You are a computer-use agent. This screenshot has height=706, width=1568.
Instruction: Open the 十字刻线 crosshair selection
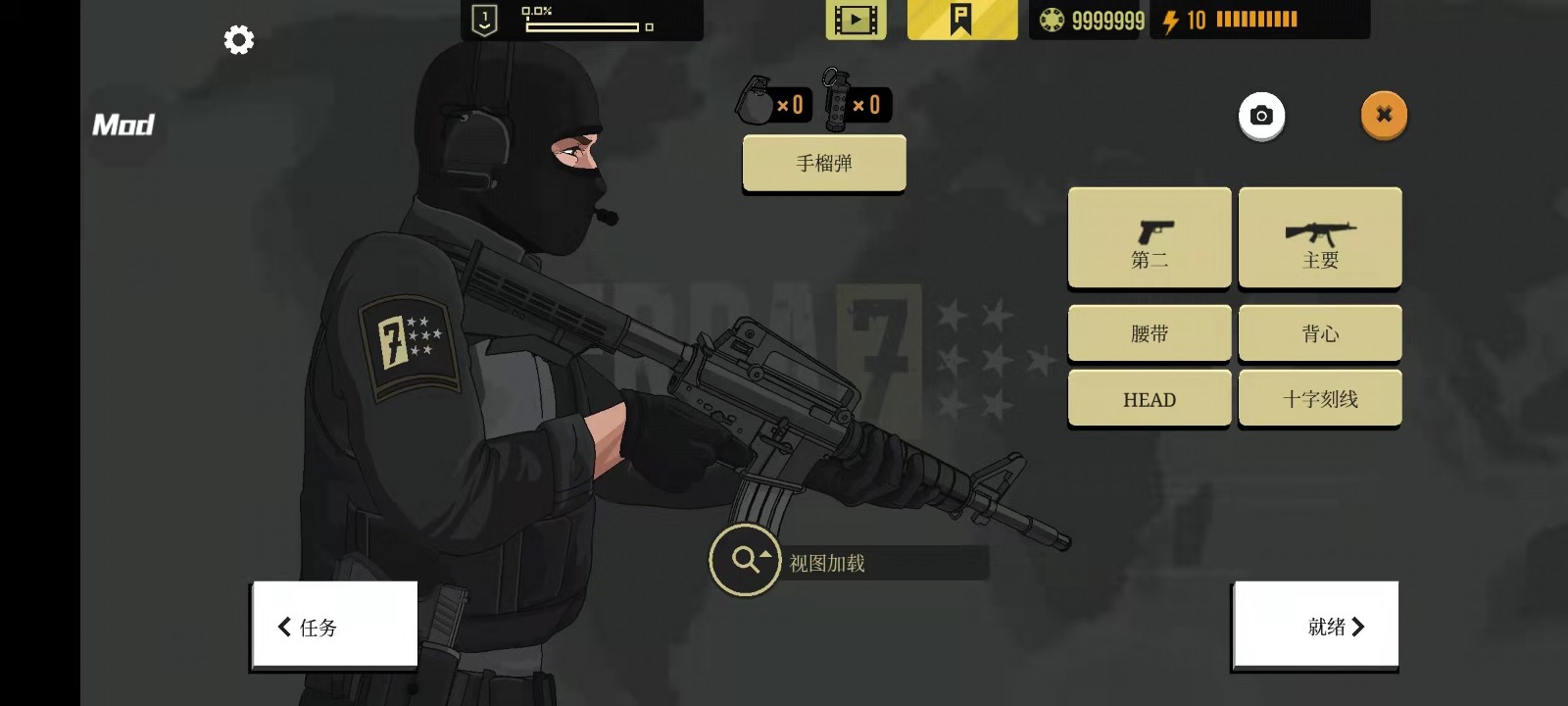tap(1320, 398)
